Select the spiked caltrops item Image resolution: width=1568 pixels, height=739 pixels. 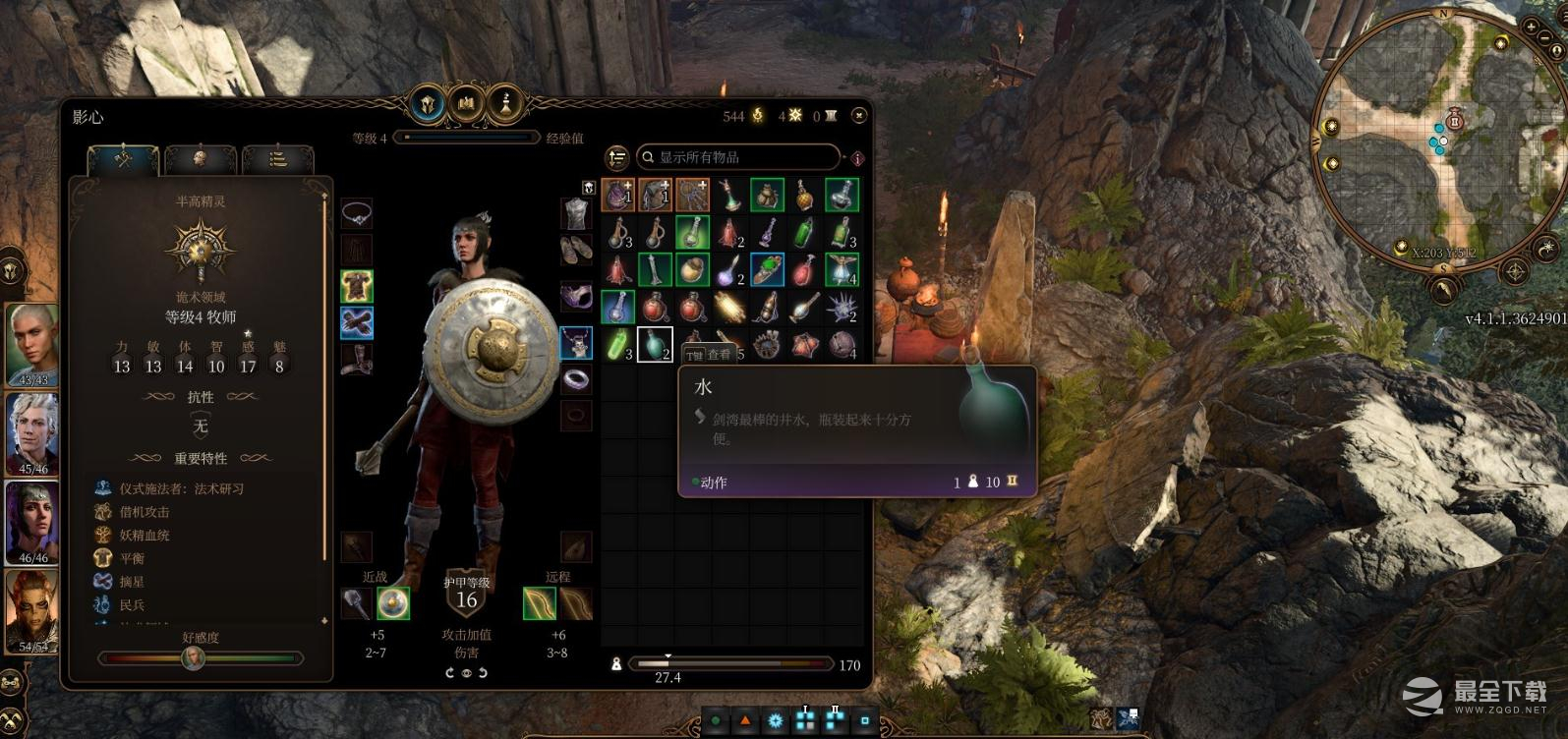(842, 308)
